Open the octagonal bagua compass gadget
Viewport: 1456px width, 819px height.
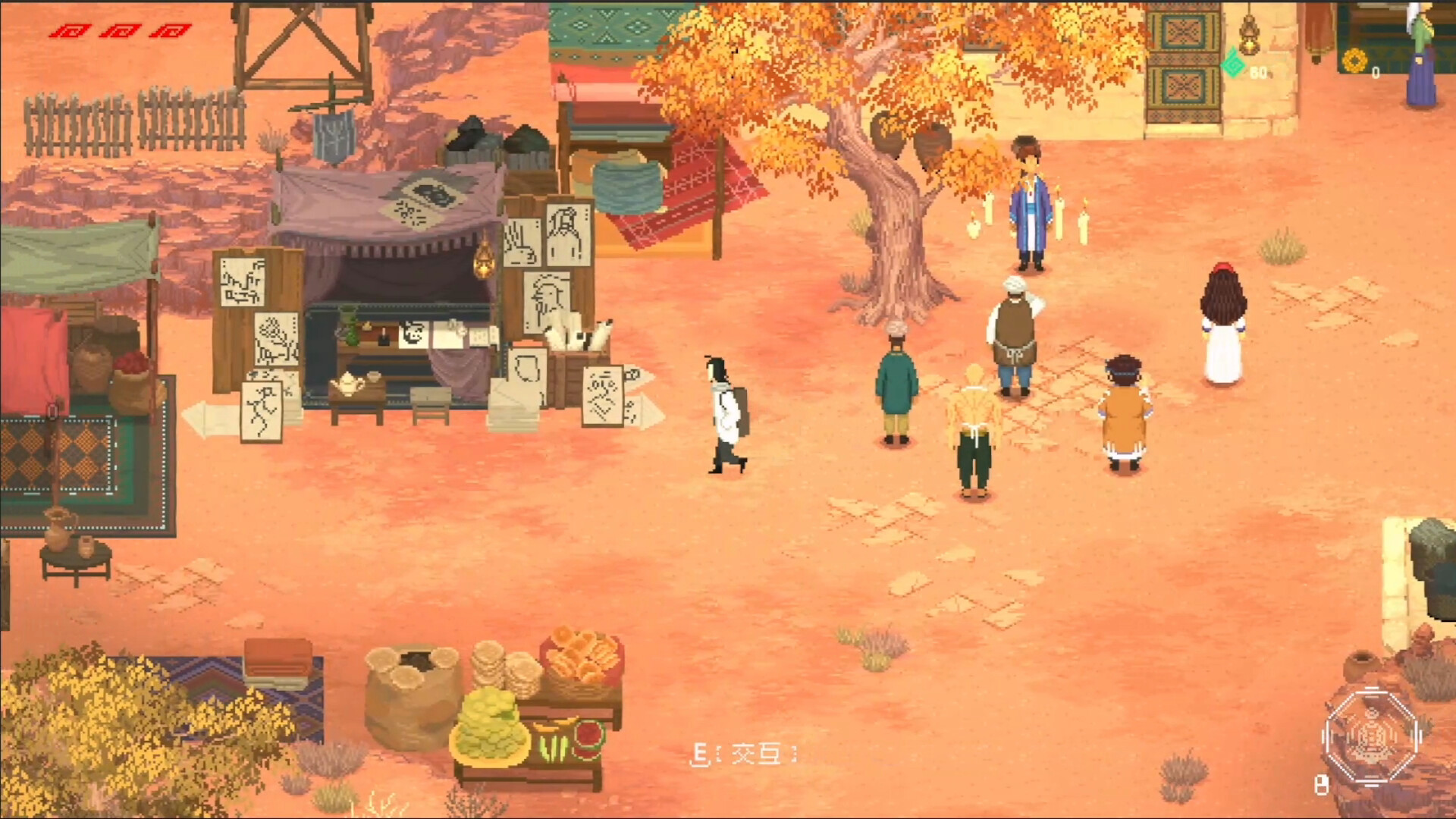tap(1373, 734)
